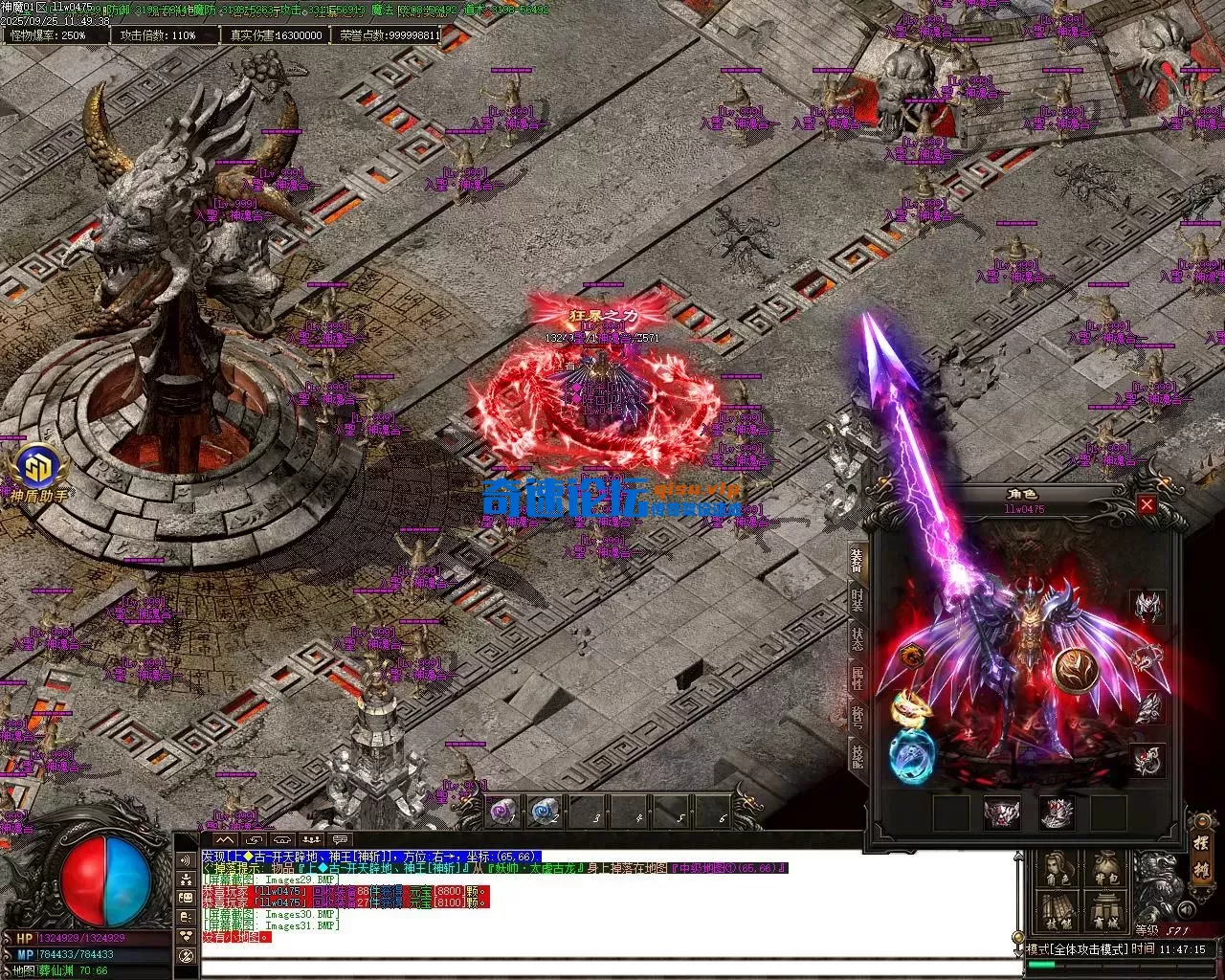Screen dimensions: 1225x980
Task: Open the 商城 shop
Action: (1106, 913)
